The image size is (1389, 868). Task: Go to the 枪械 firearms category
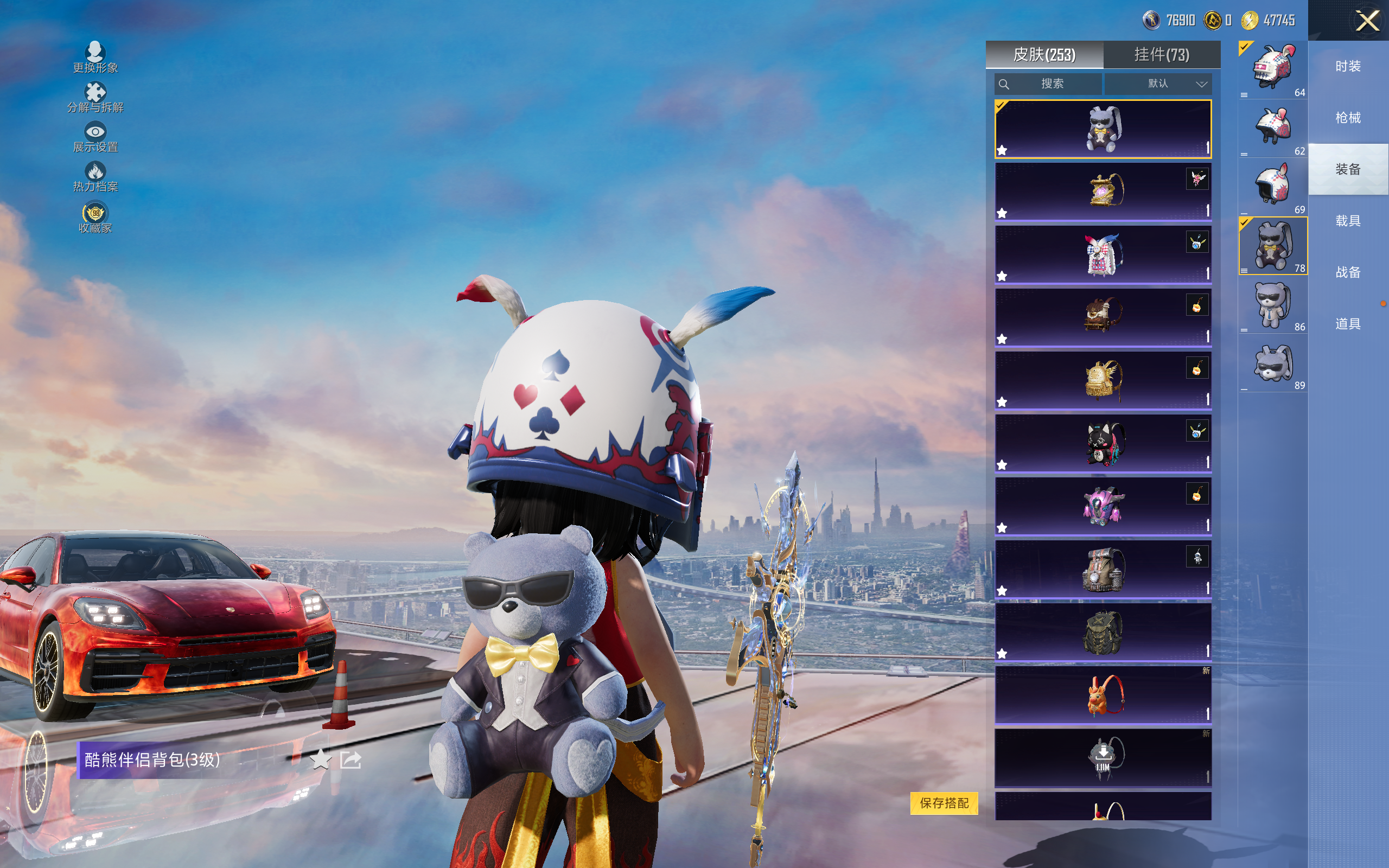pyautogui.click(x=1348, y=118)
